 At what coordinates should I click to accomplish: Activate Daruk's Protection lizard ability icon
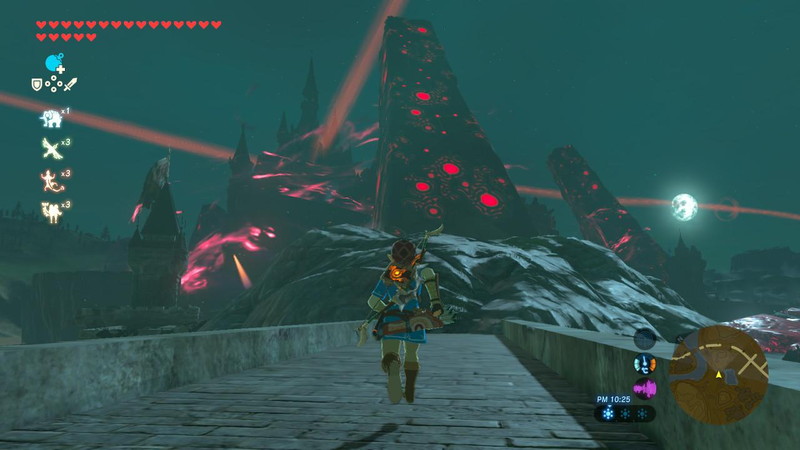pyautogui.click(x=51, y=180)
